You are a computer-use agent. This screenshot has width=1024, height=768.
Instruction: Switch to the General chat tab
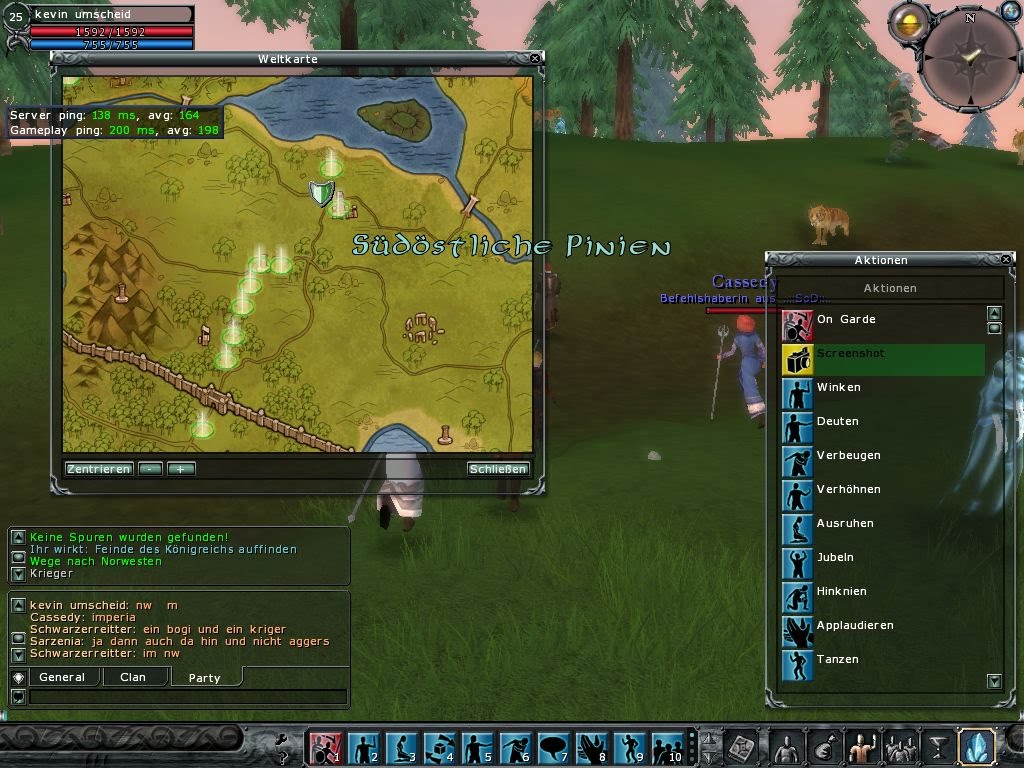click(x=62, y=678)
